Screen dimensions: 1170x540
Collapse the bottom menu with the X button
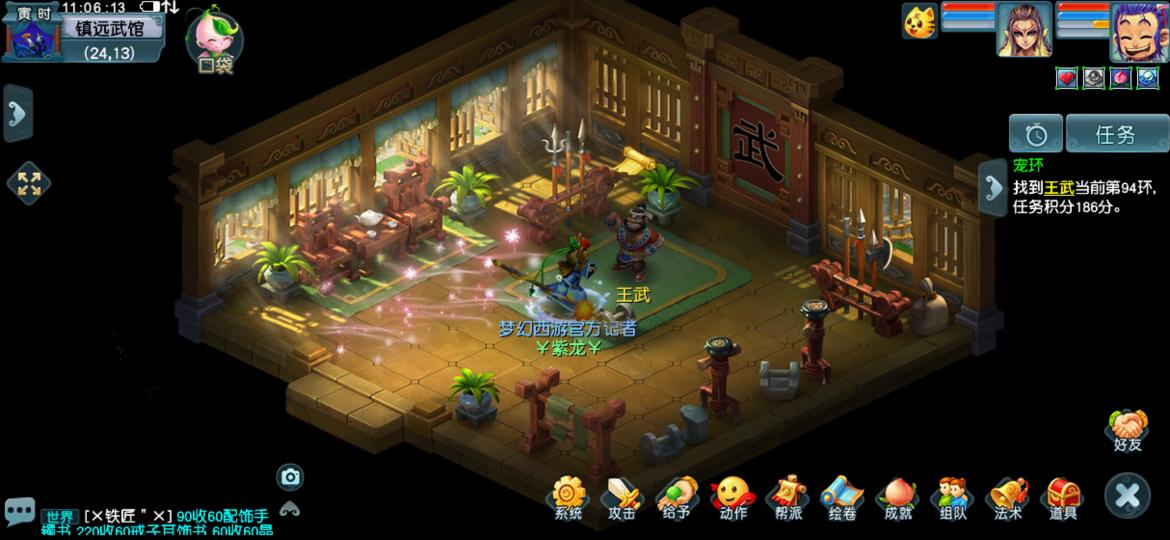click(1127, 496)
